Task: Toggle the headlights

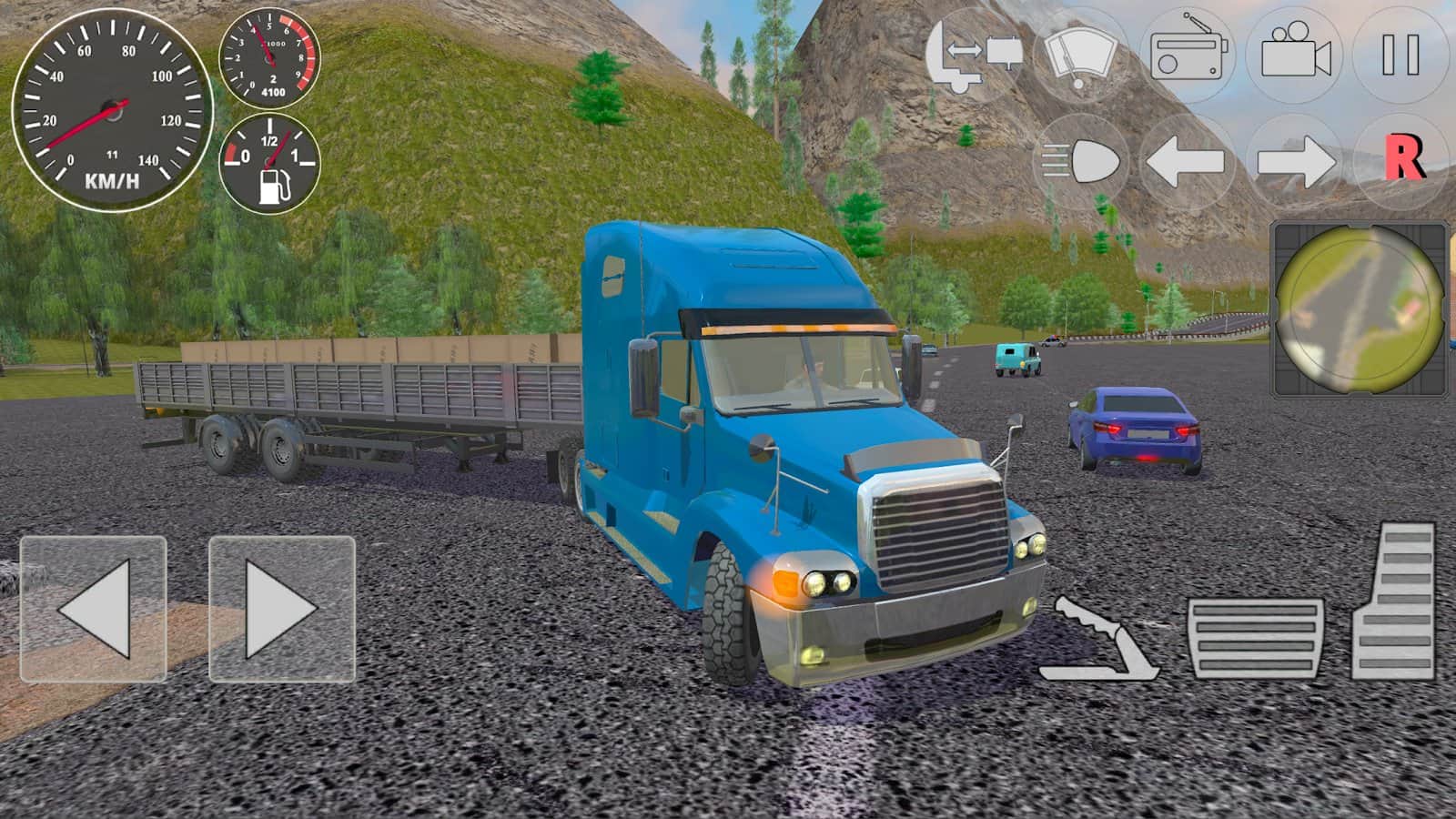Action: point(1082,163)
